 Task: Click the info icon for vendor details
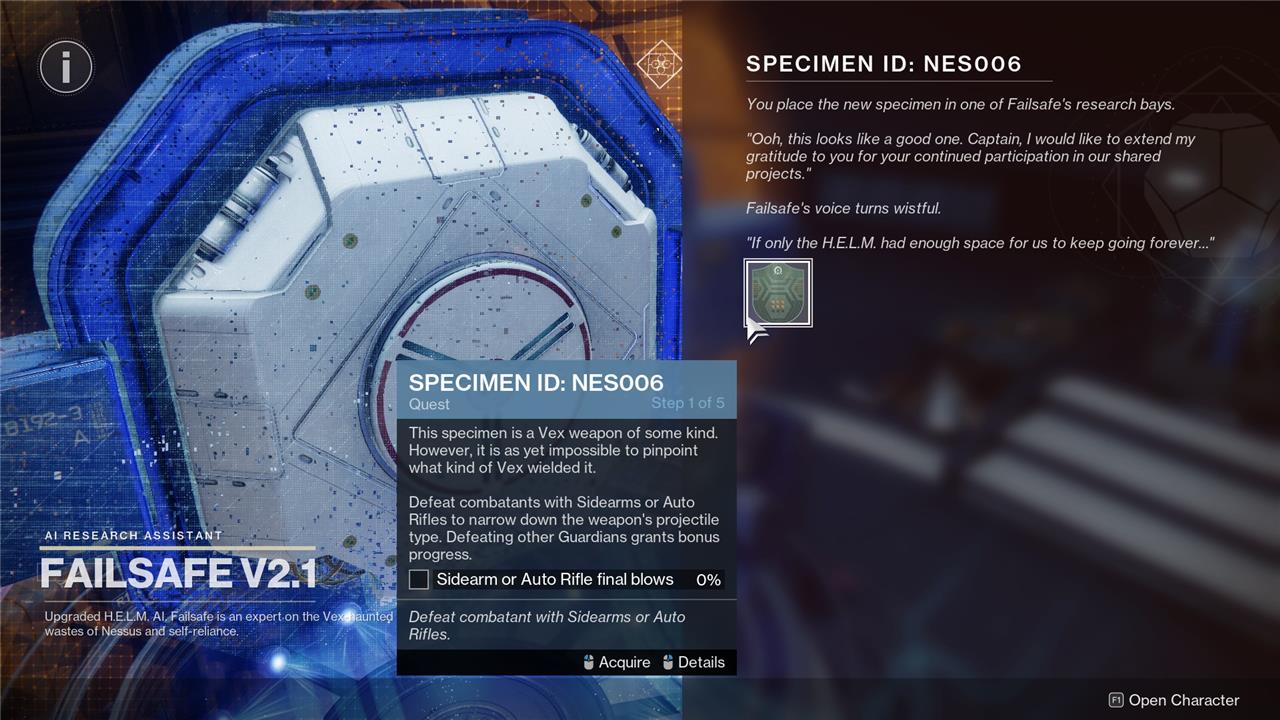click(x=66, y=68)
